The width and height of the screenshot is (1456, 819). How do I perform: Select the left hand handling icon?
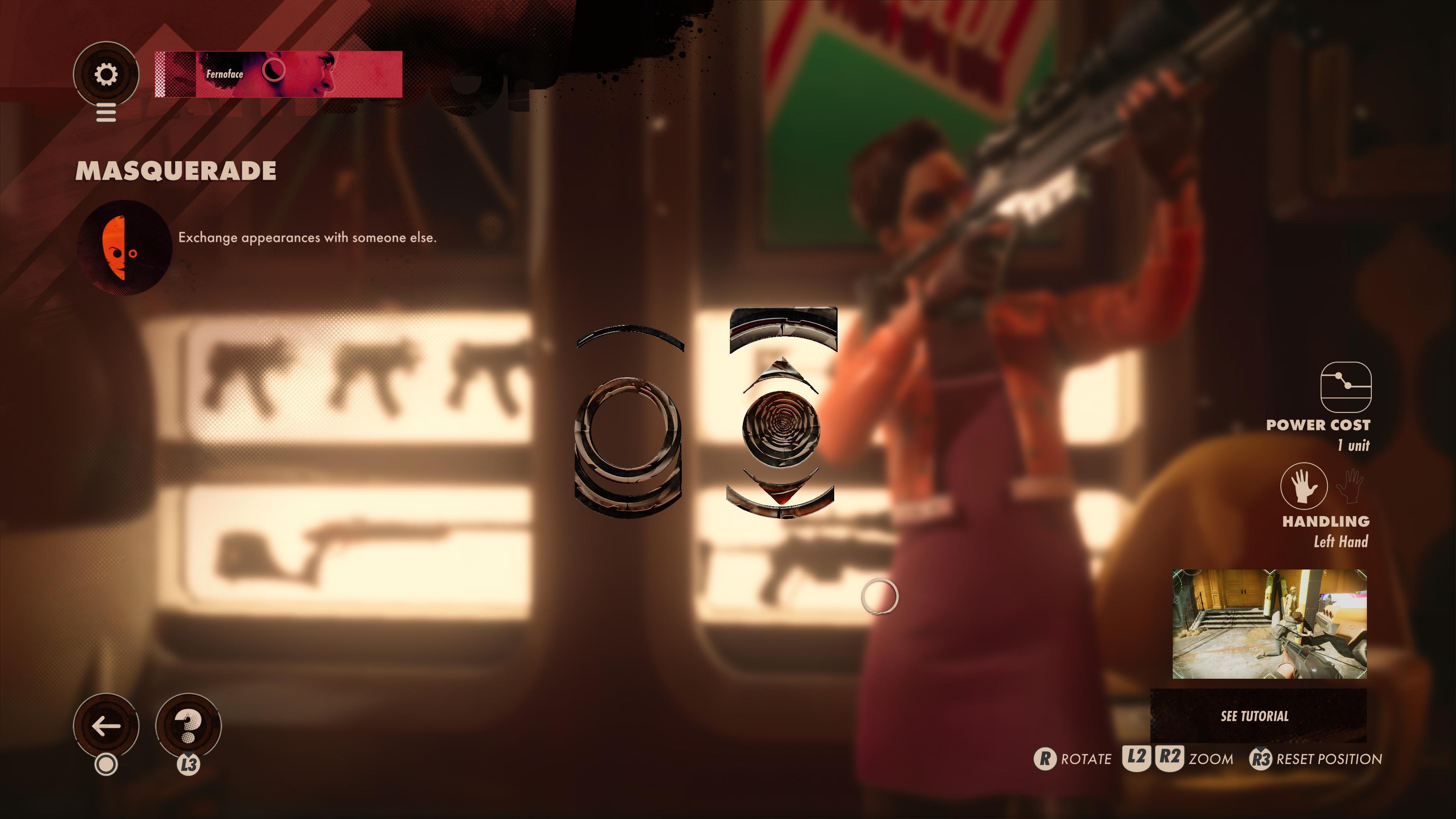pyautogui.click(x=1304, y=486)
